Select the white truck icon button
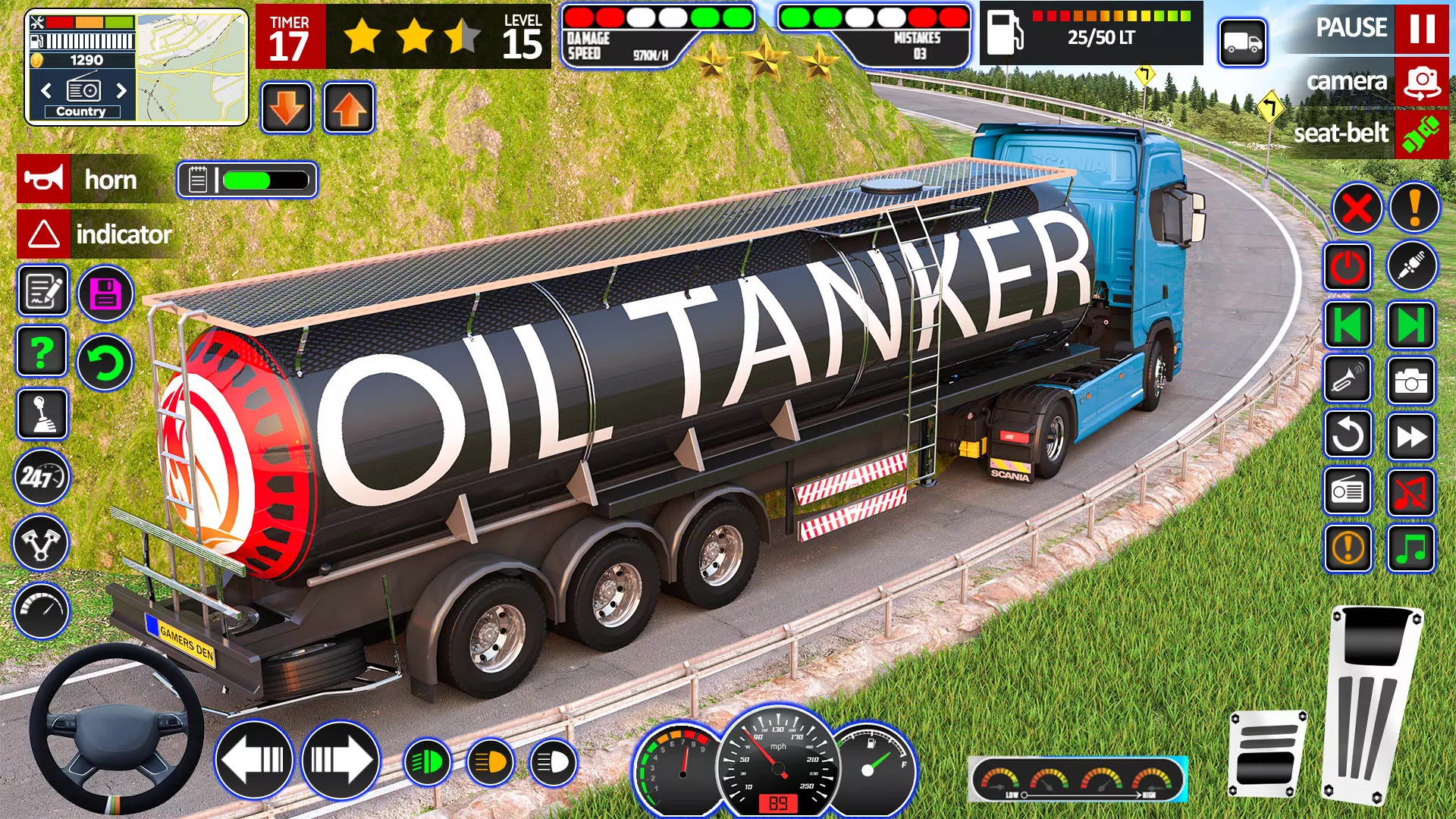The image size is (1456, 819). (x=1243, y=42)
